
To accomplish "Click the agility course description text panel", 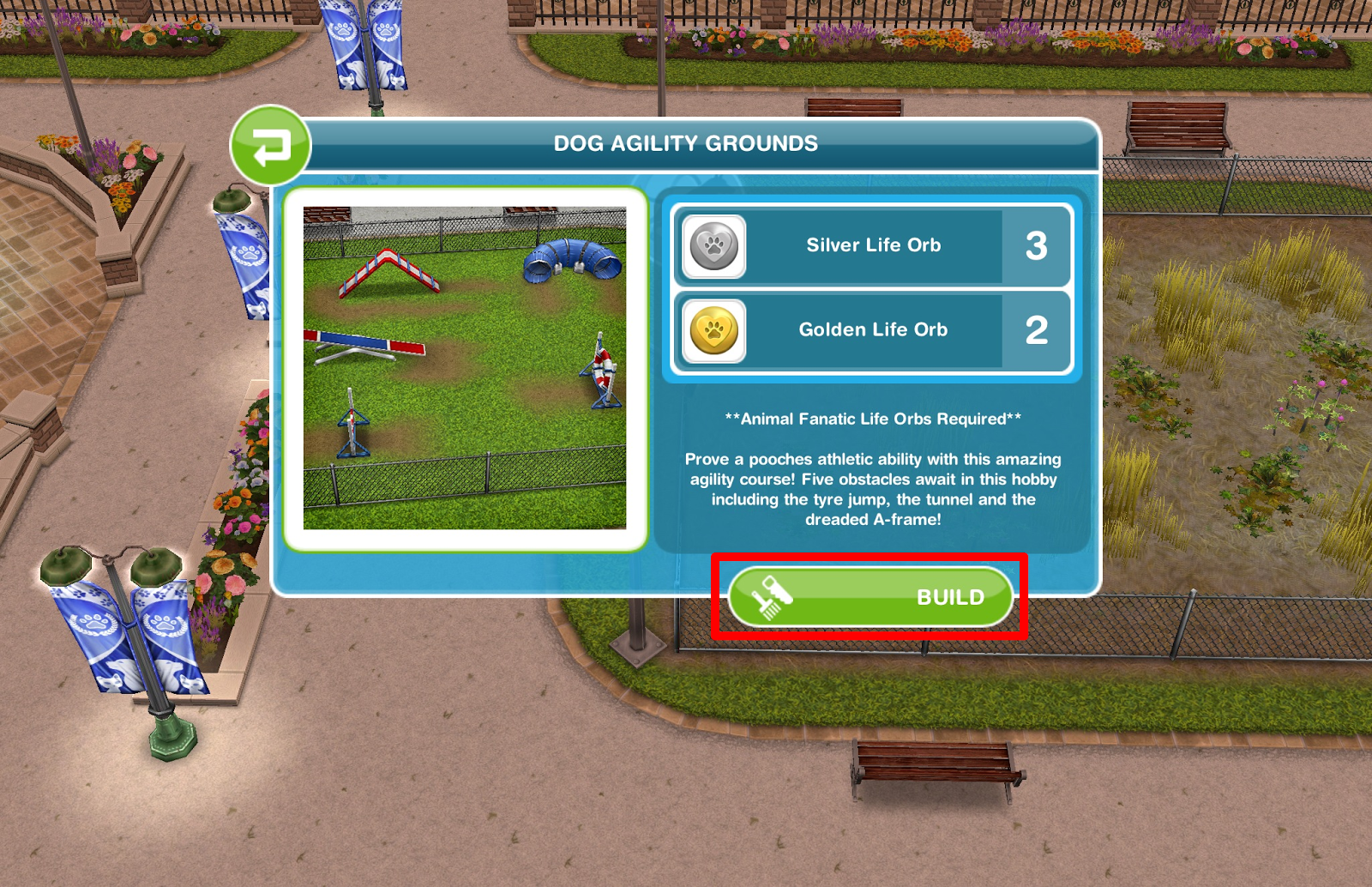I will [x=872, y=480].
